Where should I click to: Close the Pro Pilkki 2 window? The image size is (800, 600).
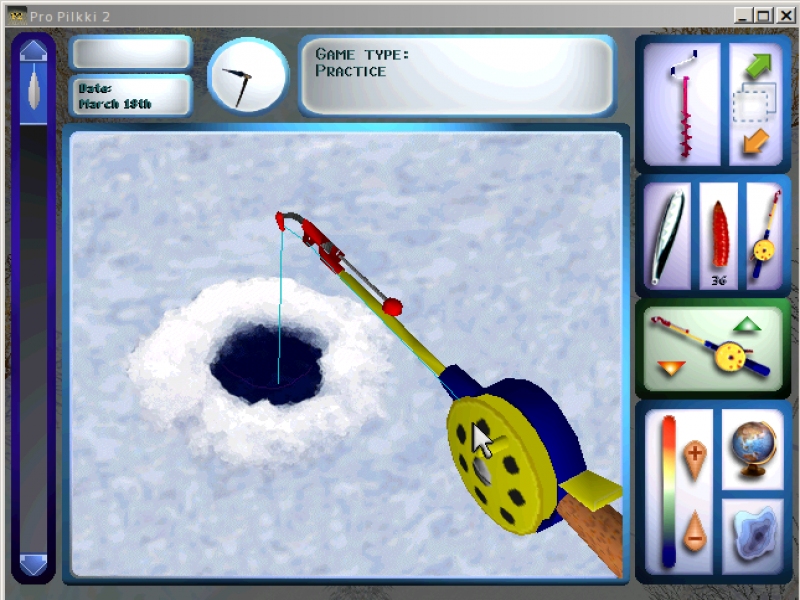pyautogui.click(x=786, y=15)
